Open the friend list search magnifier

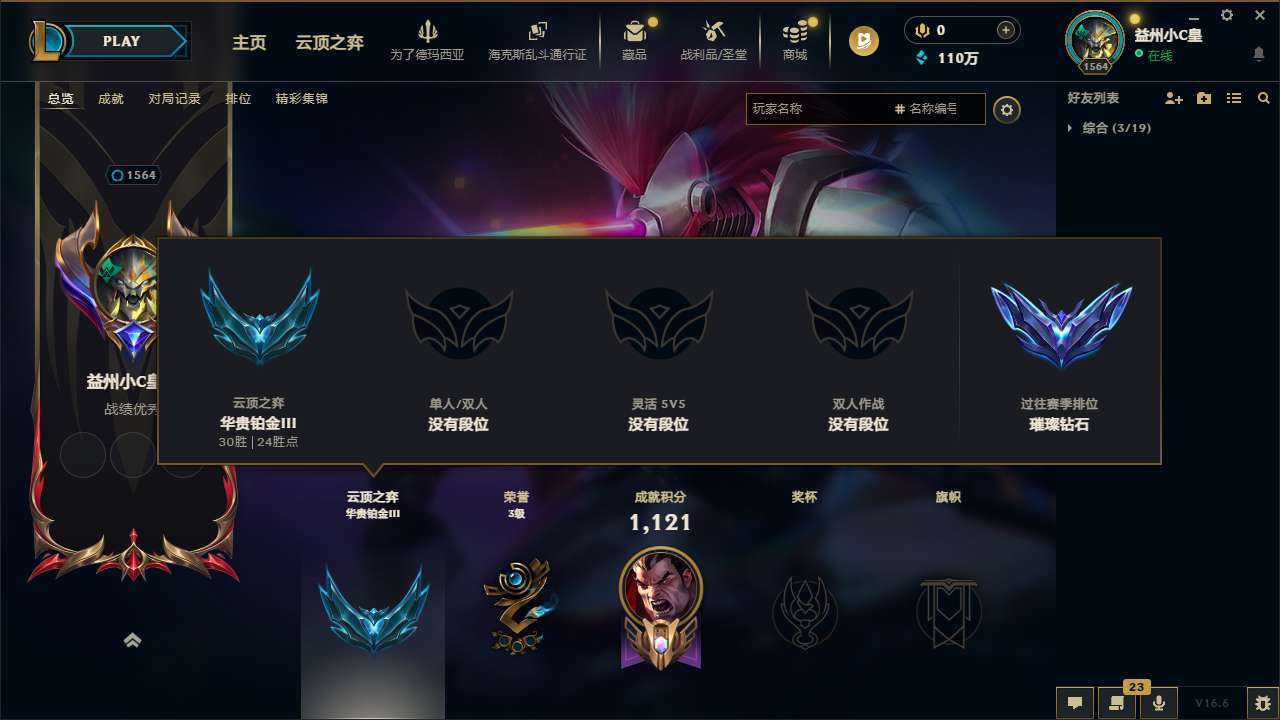click(1264, 98)
